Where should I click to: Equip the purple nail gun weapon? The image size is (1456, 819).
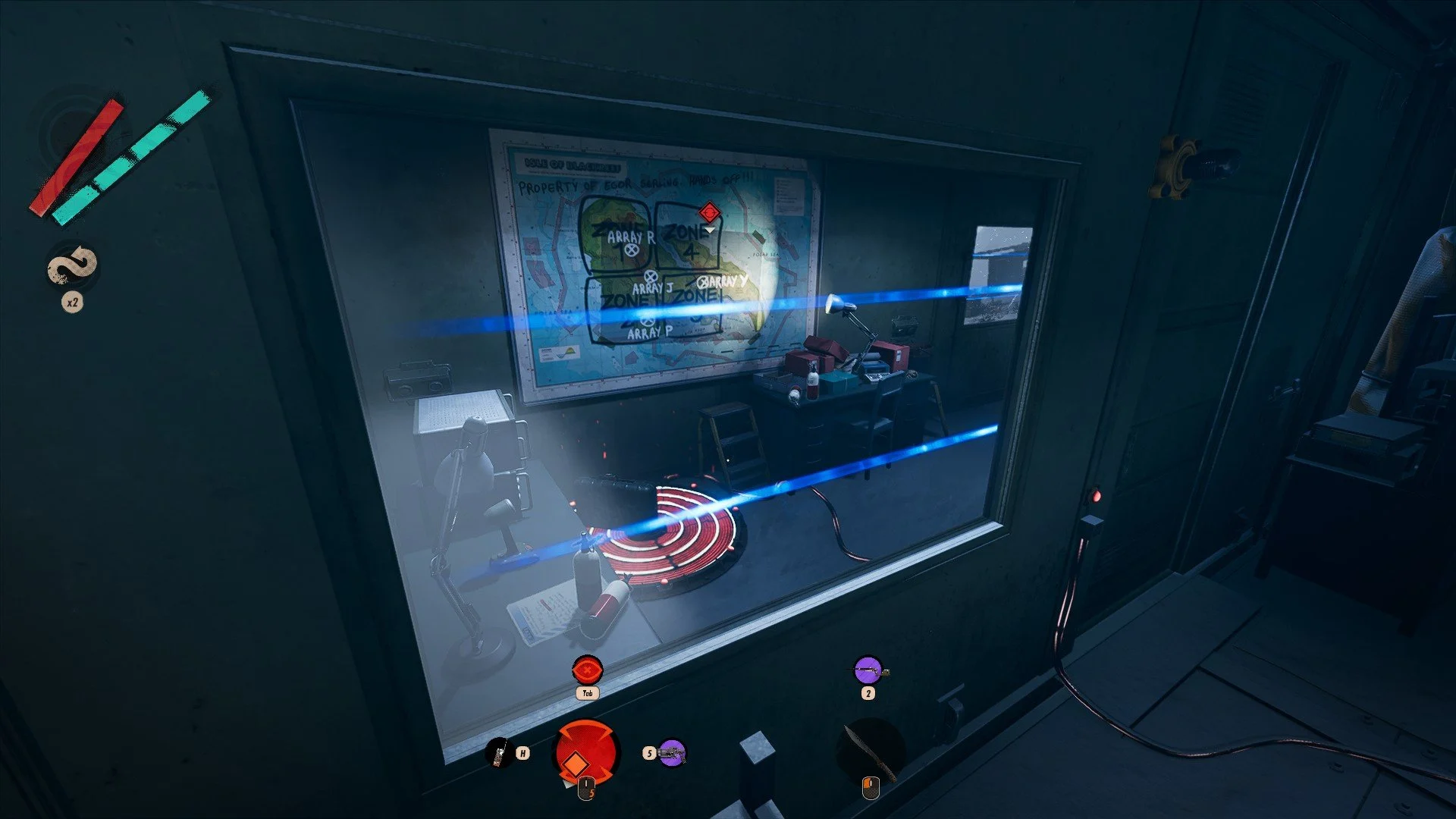(x=672, y=753)
